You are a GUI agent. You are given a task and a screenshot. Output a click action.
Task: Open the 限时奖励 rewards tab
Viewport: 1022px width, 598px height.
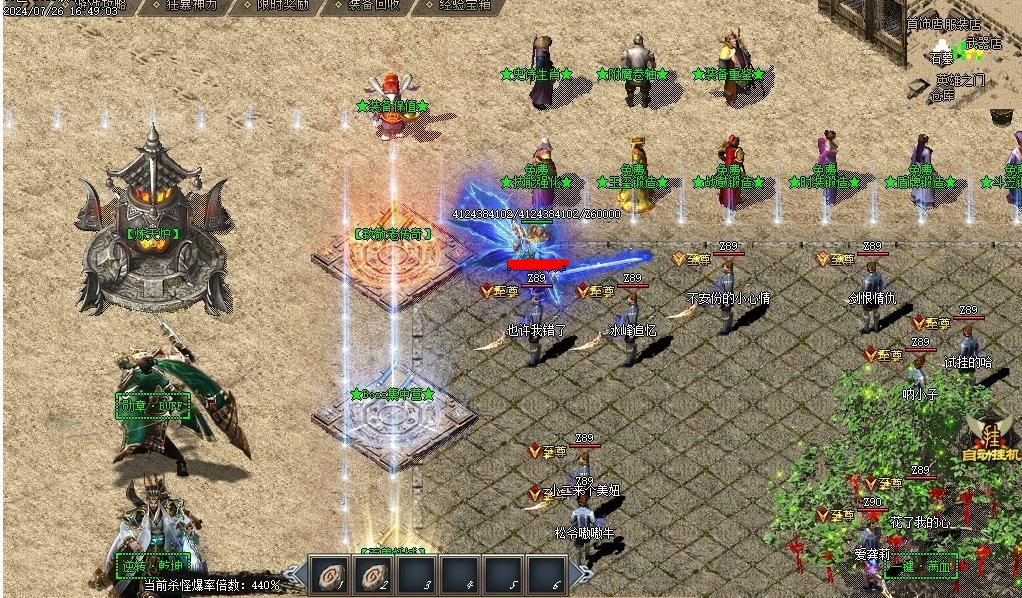click(281, 5)
